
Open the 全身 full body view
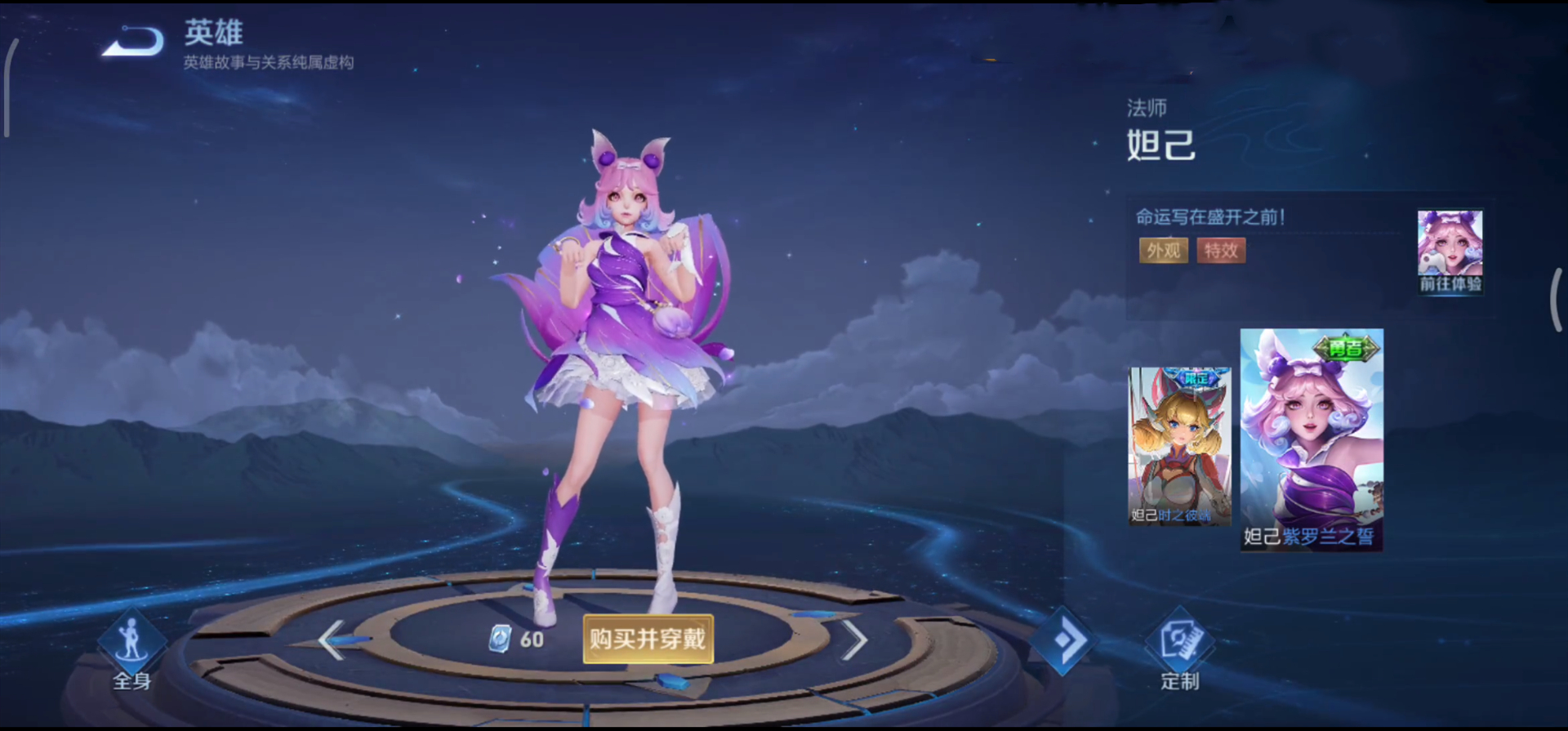pyautogui.click(x=131, y=651)
